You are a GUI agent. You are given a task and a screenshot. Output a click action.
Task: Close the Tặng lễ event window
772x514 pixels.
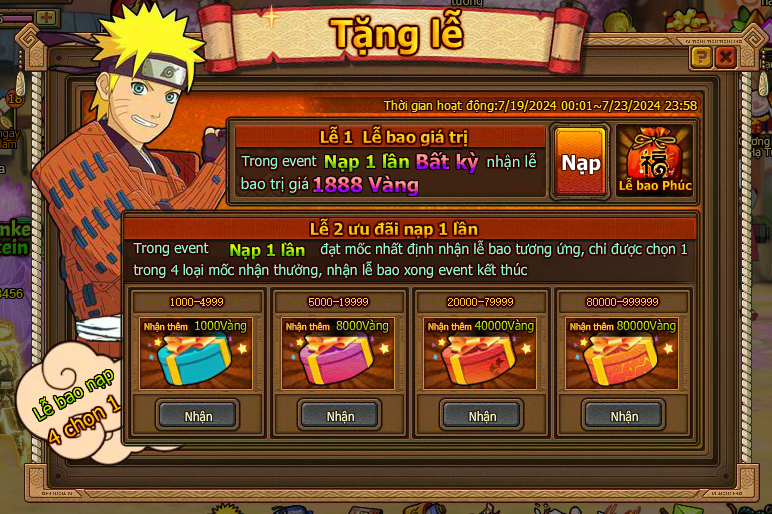[x=726, y=57]
